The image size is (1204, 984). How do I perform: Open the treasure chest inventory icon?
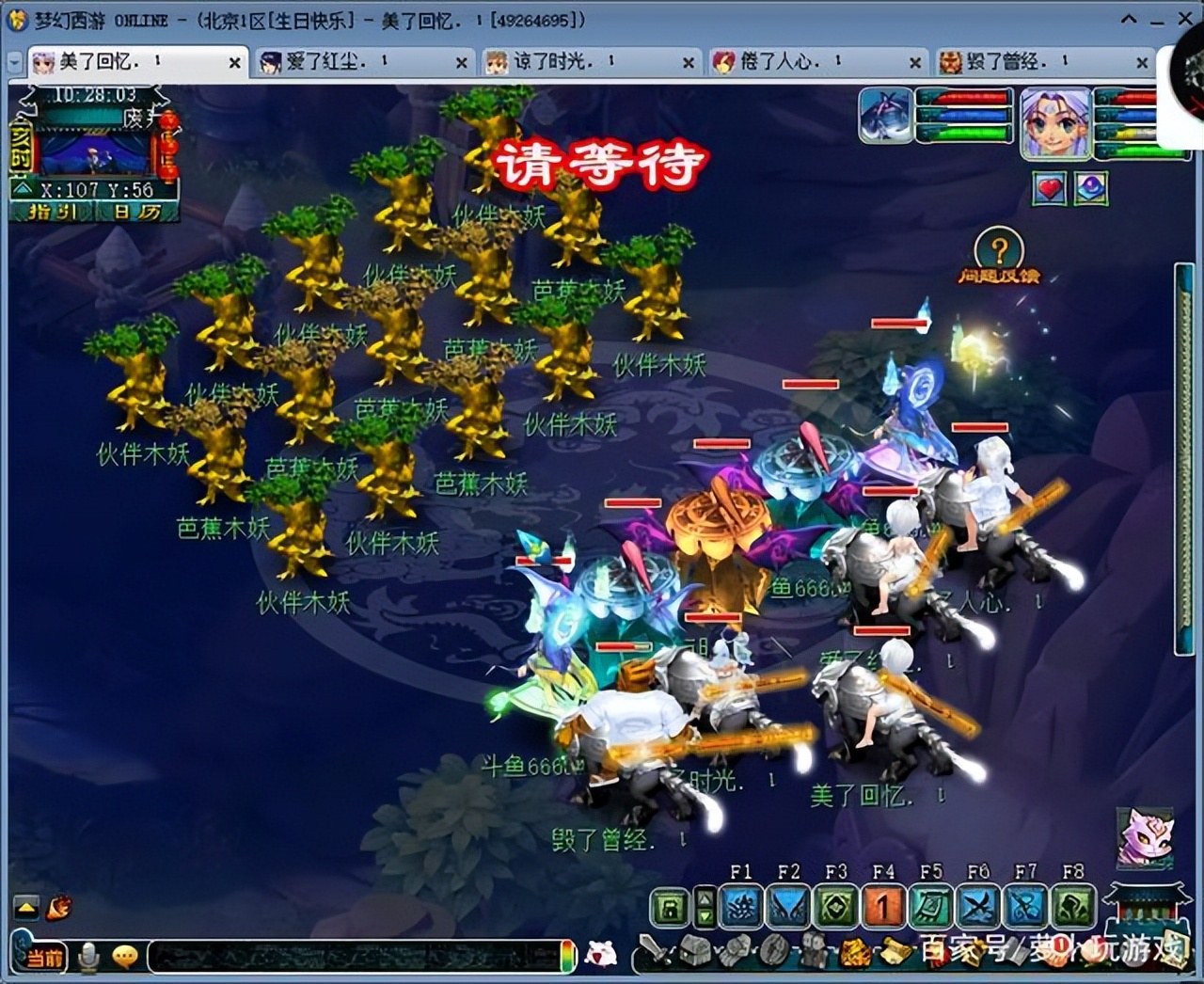point(696,952)
